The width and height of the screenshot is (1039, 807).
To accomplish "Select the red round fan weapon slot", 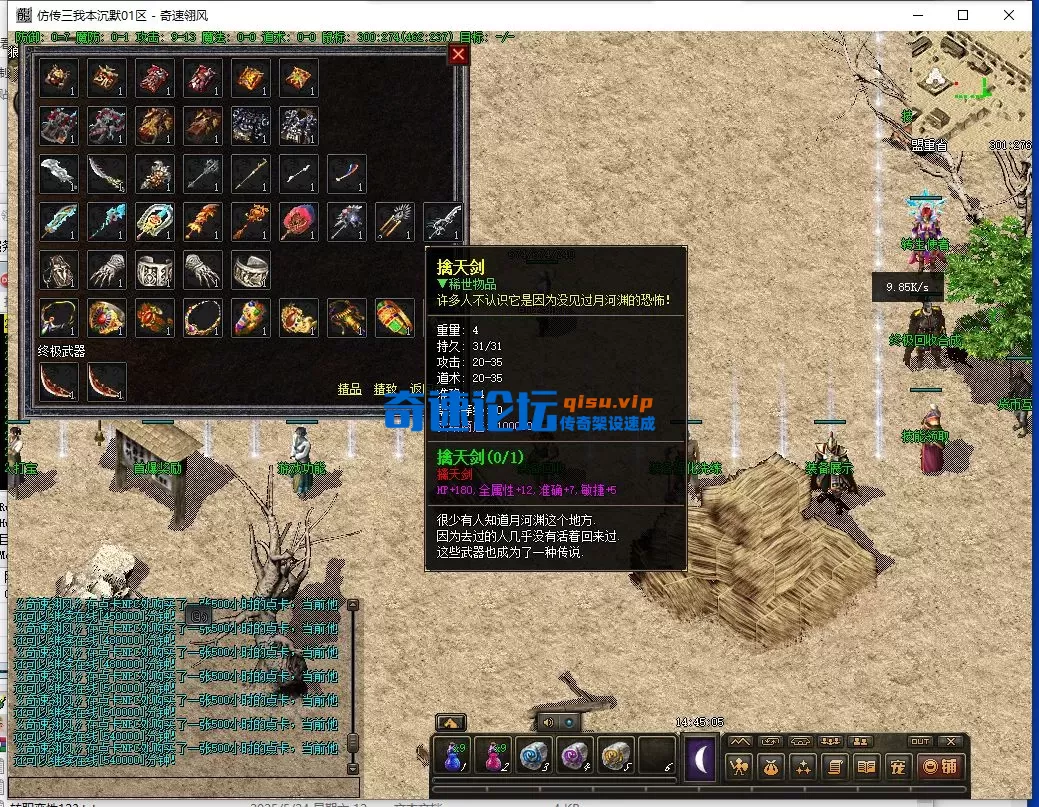I will 299,222.
